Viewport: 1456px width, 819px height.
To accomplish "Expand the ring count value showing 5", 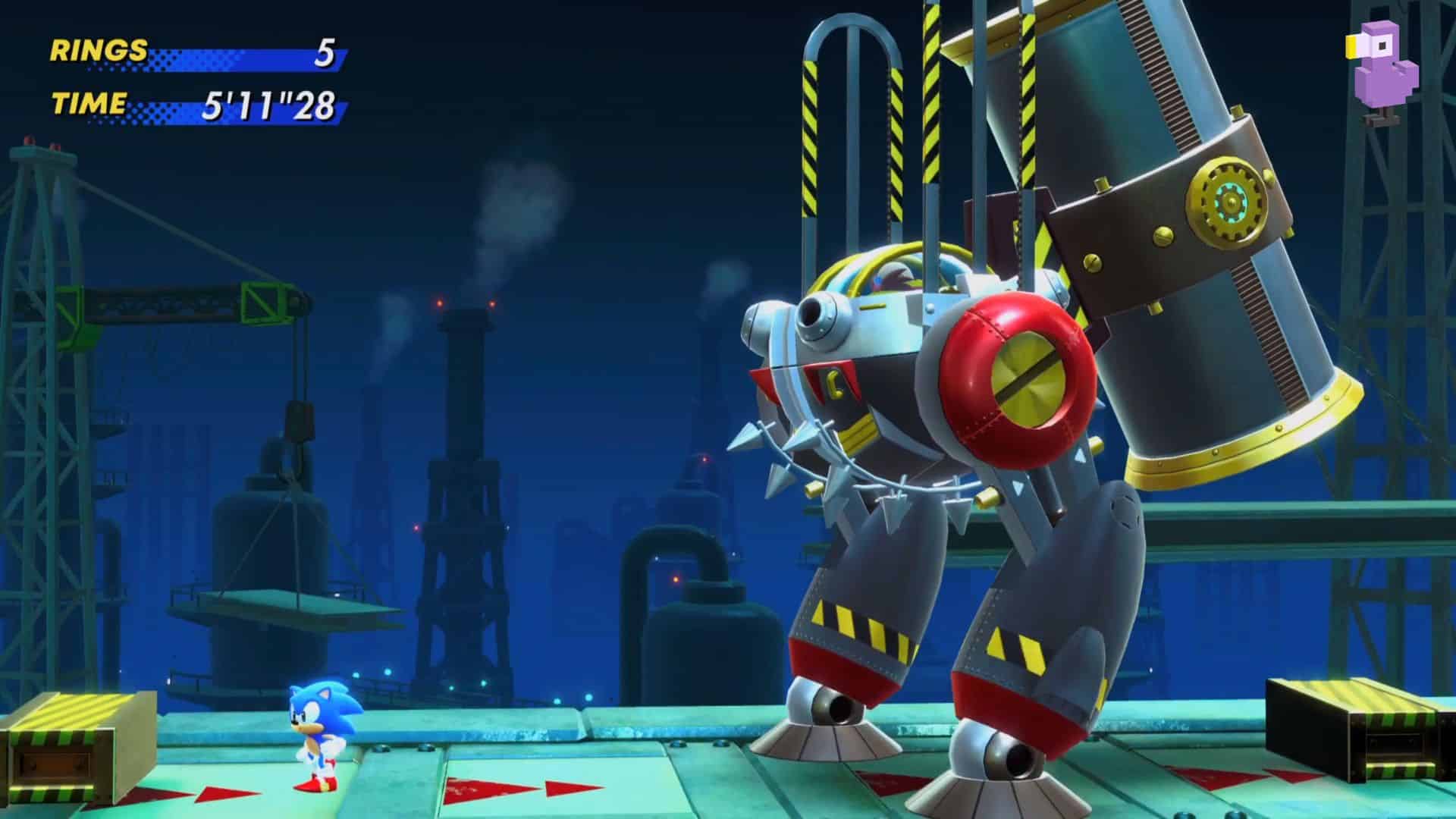I will 326,53.
